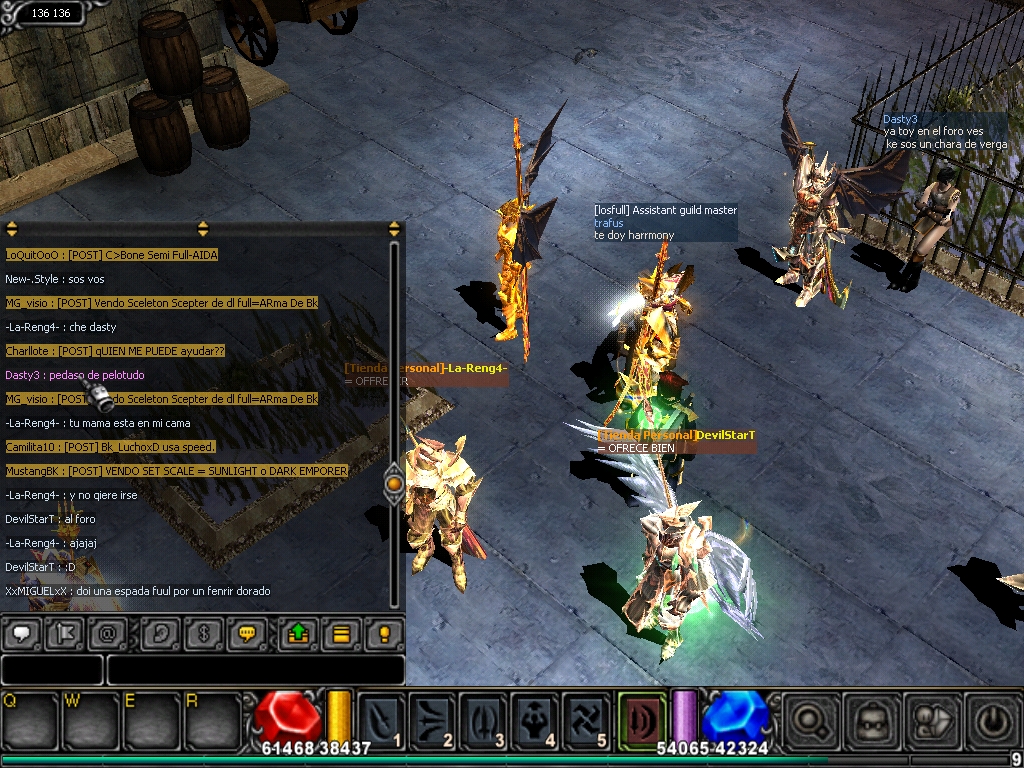Click the yellow stacked bars button

(x=341, y=633)
